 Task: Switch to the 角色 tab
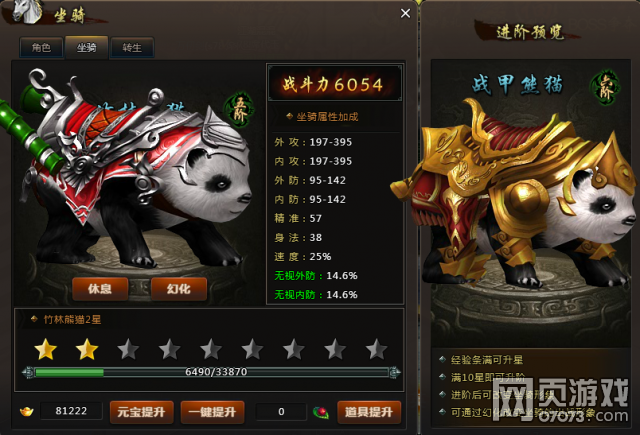41,47
